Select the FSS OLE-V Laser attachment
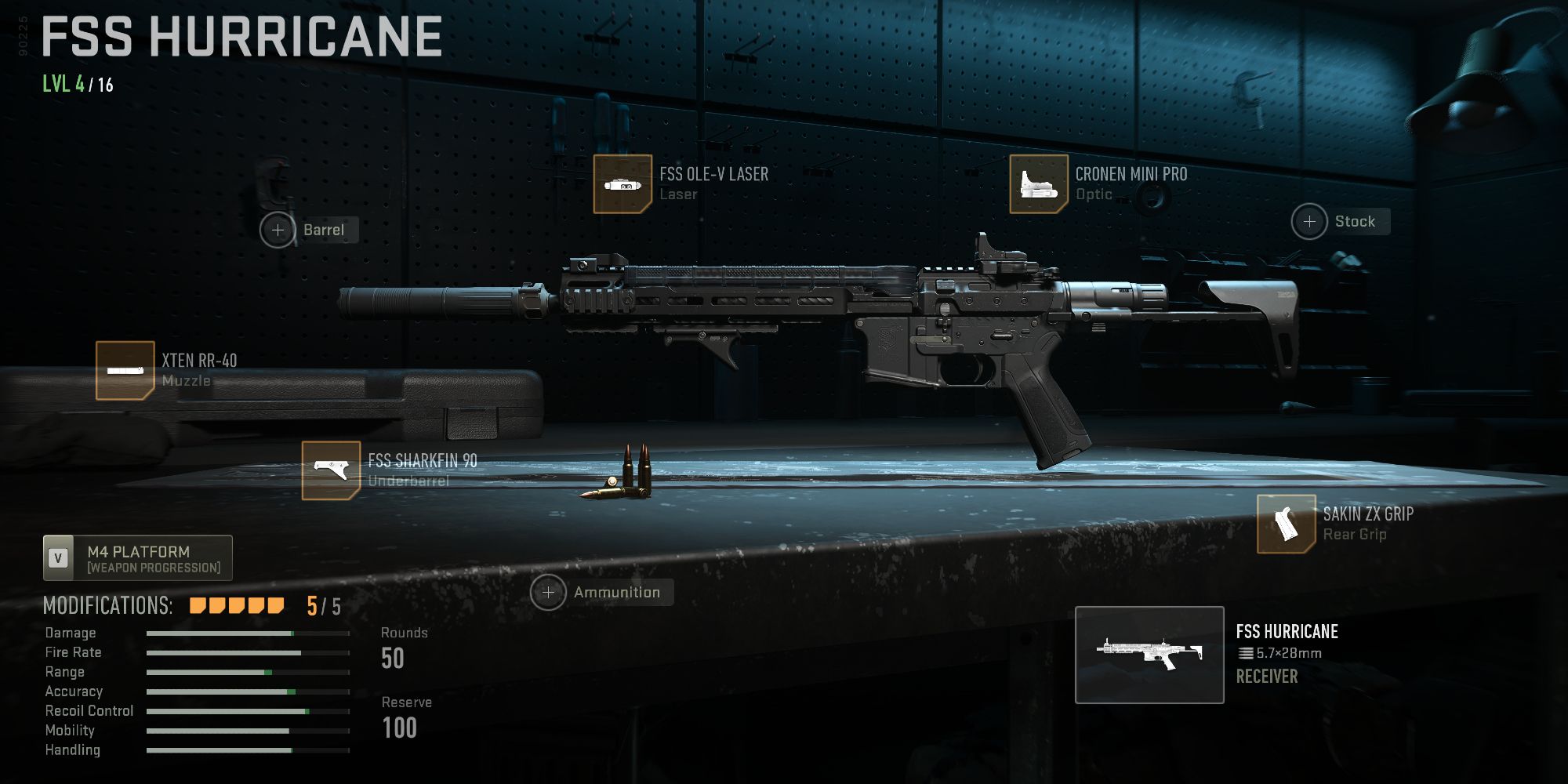Viewport: 1568px width, 784px height. (x=623, y=183)
